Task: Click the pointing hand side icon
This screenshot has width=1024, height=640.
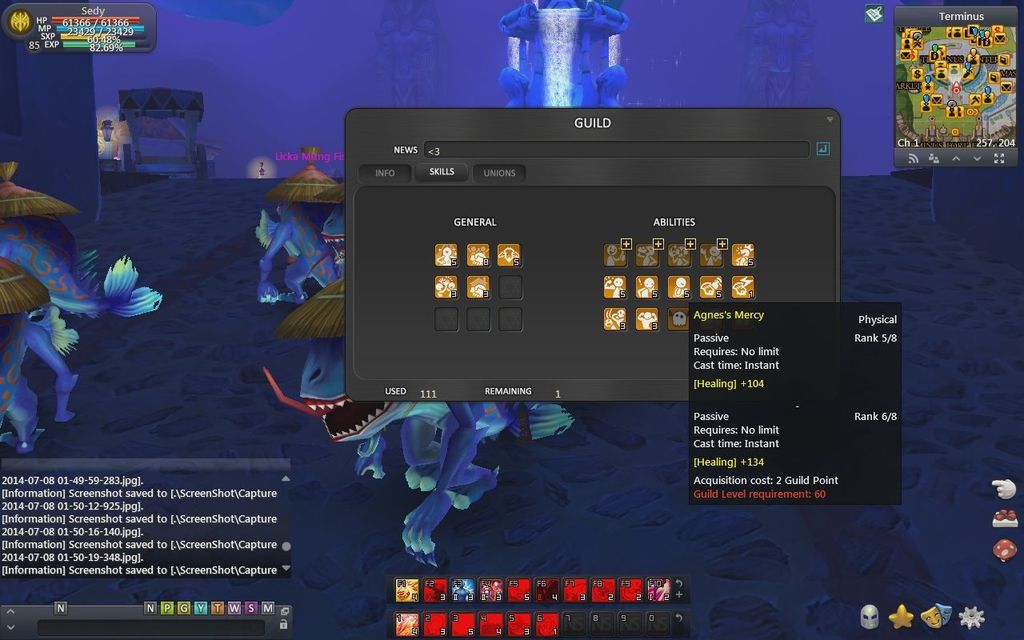Action: pos(1004,488)
